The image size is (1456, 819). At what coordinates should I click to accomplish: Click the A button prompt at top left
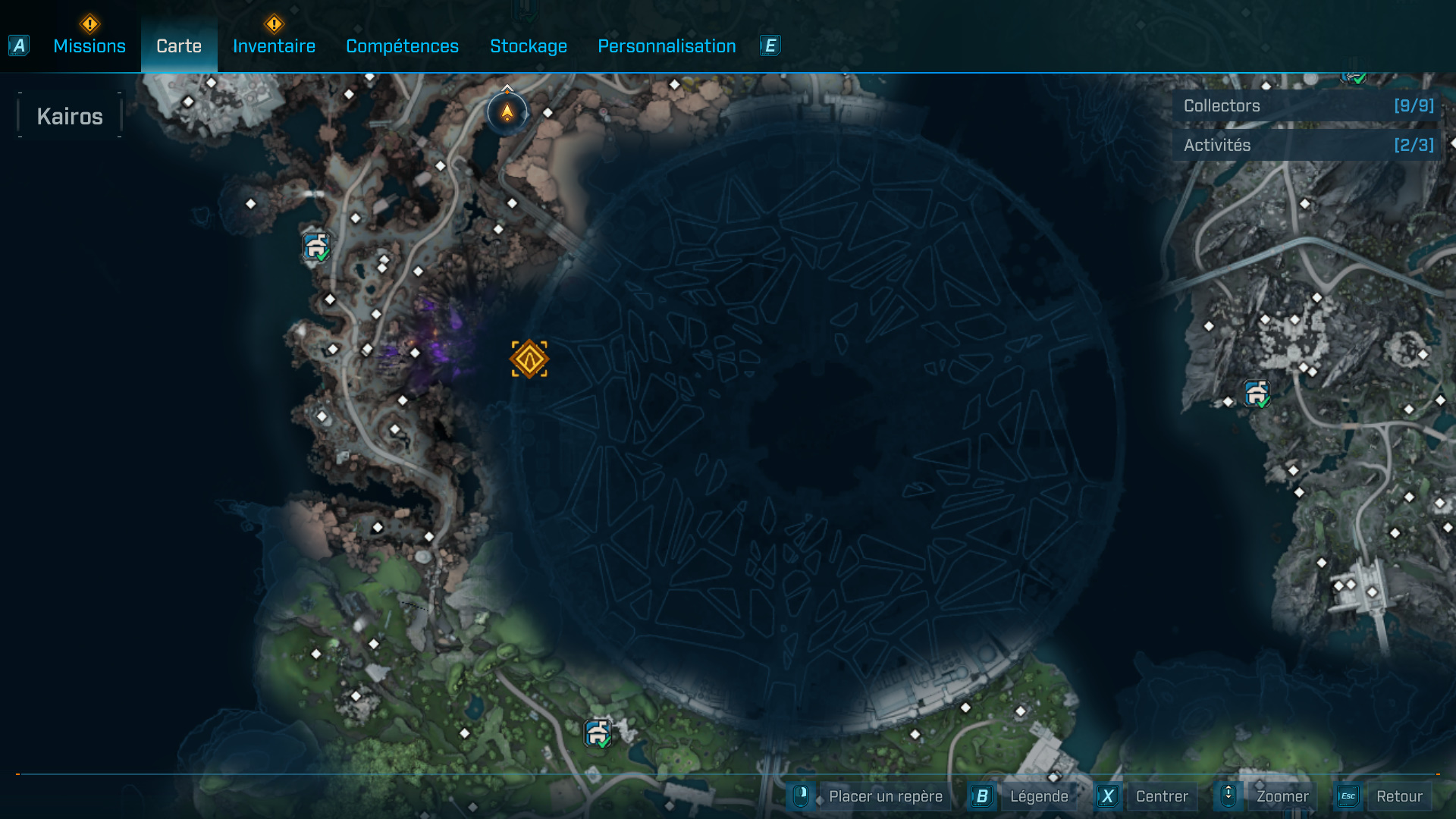[18, 45]
